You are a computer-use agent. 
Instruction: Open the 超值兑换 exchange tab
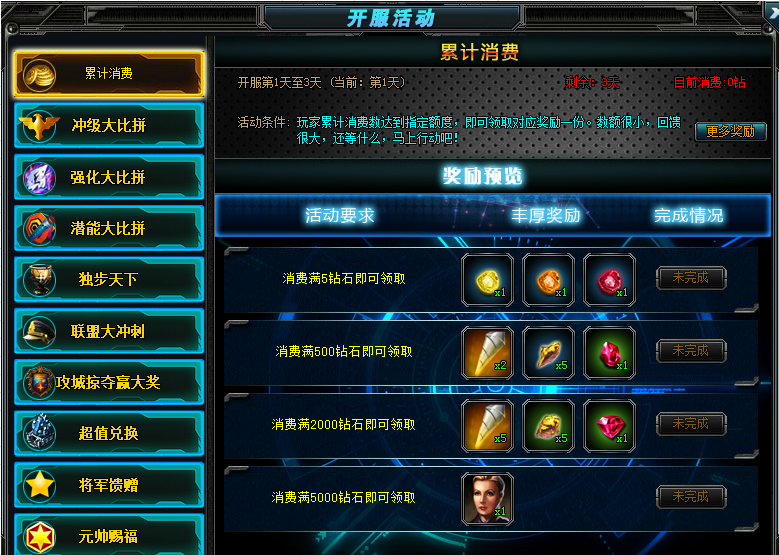coord(108,433)
